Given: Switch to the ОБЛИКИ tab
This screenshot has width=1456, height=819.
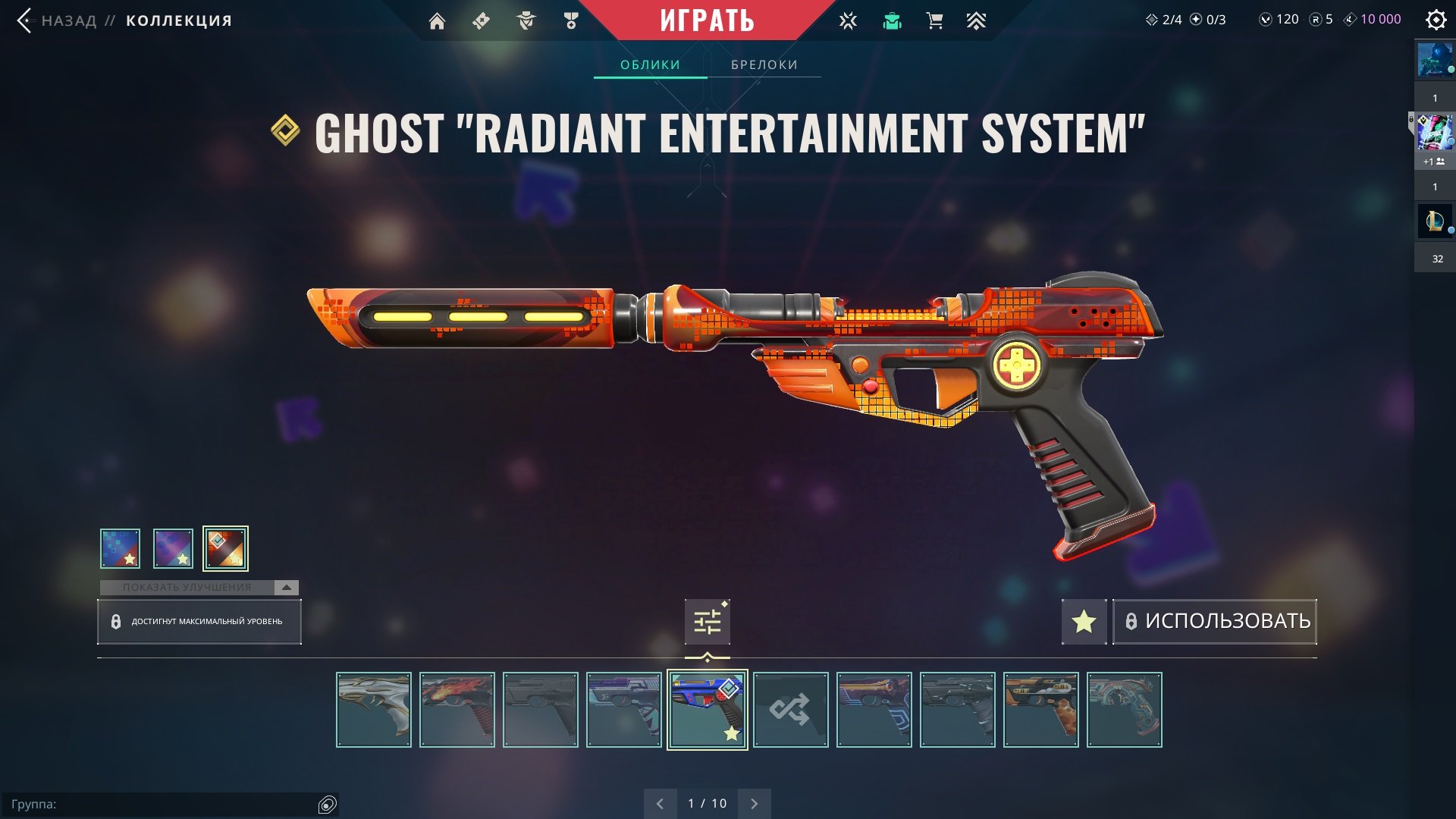Looking at the screenshot, I should click(x=650, y=65).
